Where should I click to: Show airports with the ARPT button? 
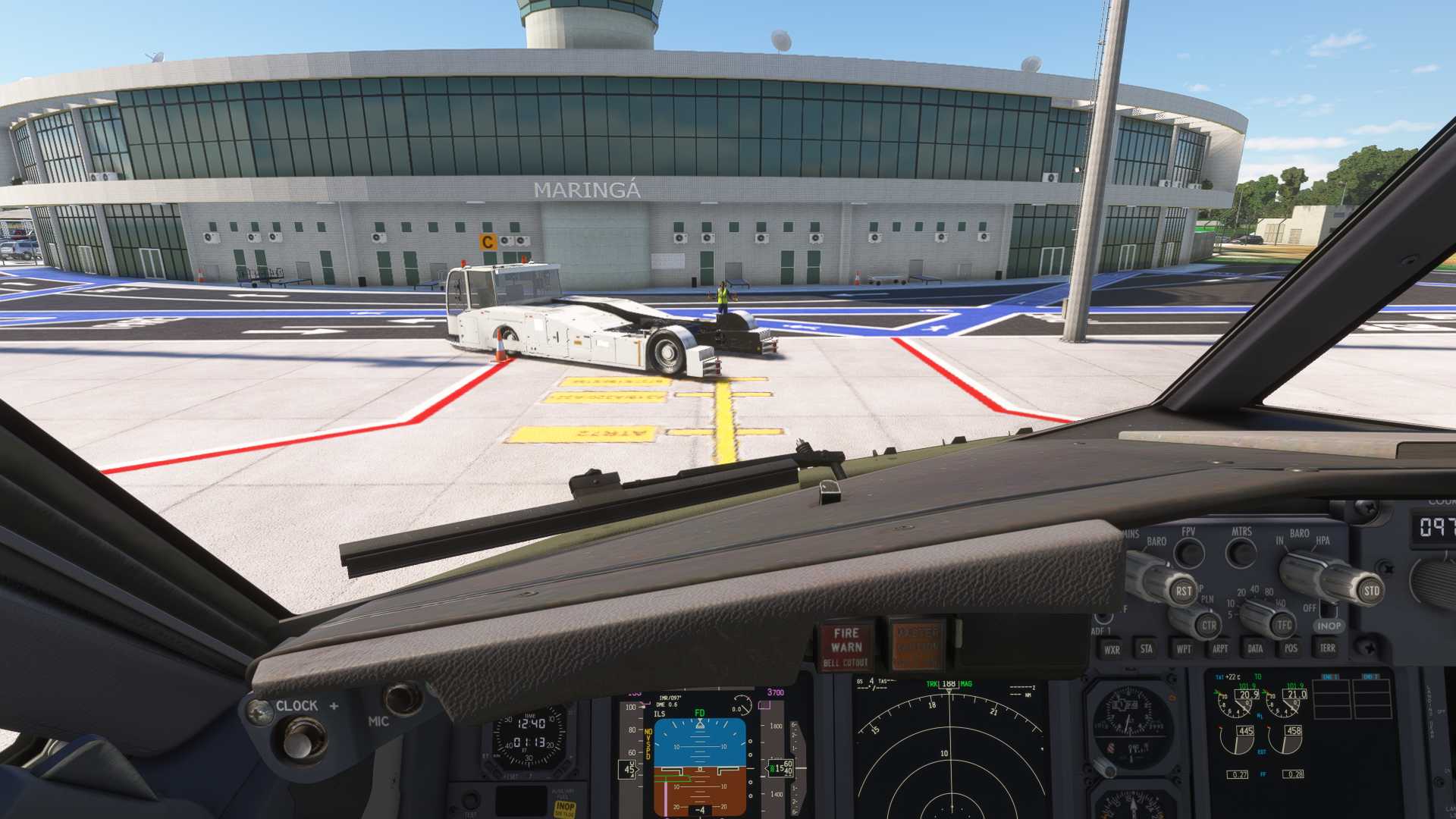[x=1219, y=648]
